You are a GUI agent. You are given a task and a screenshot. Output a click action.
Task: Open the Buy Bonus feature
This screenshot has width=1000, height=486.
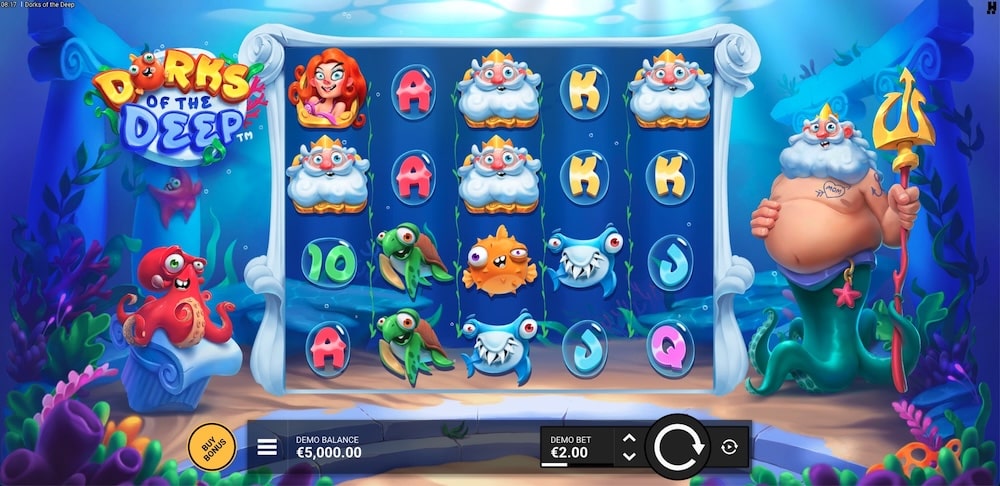[x=211, y=447]
